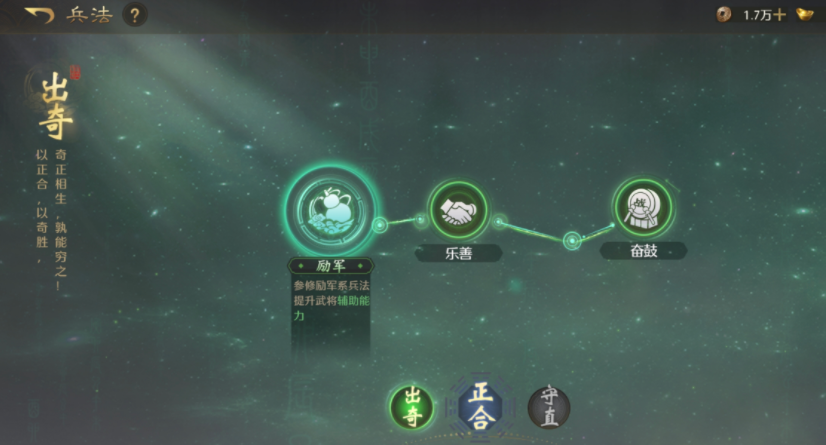Go back using the return arrow
This screenshot has height=445, width=826.
pos(39,14)
